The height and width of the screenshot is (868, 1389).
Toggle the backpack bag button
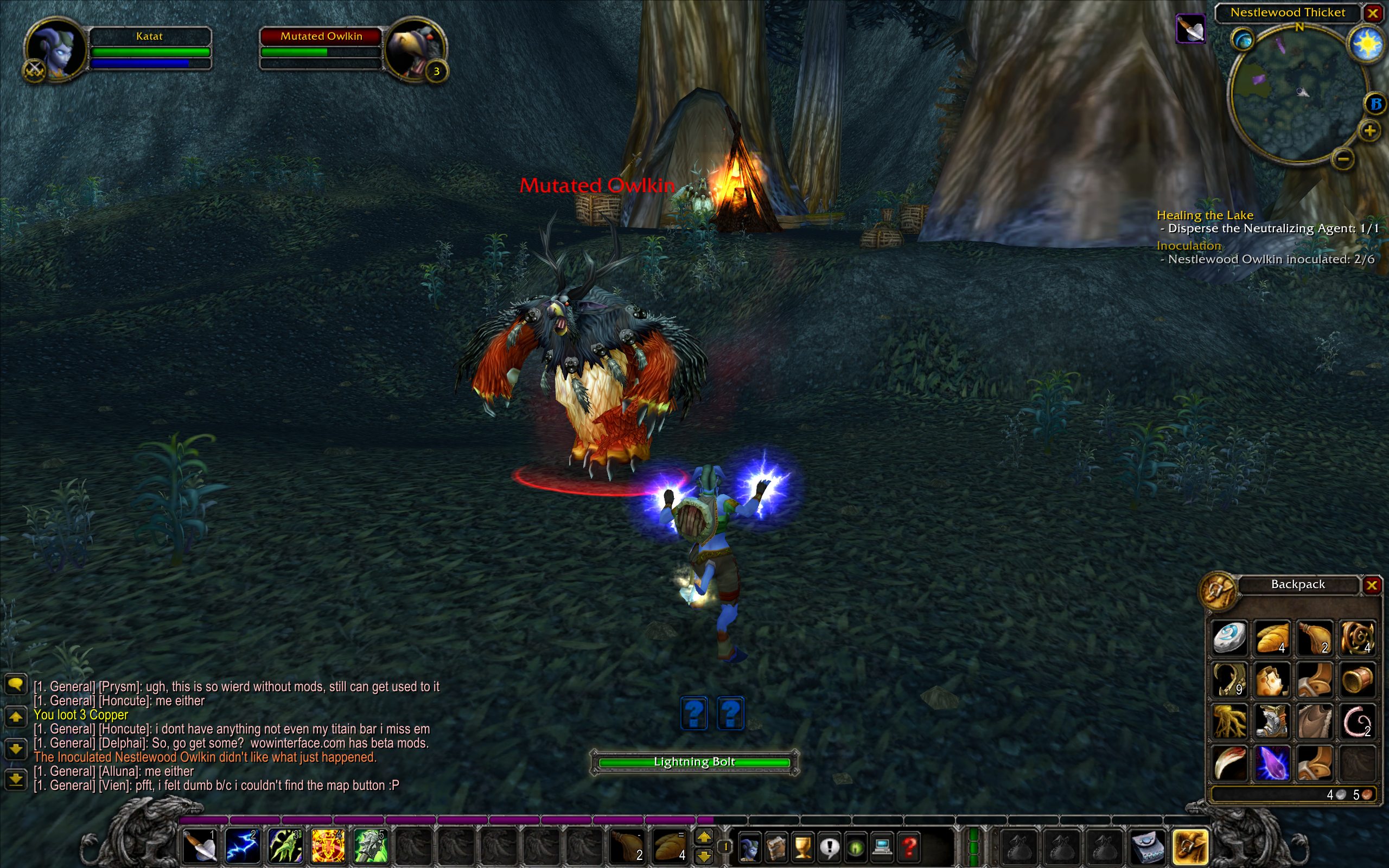point(1190,847)
